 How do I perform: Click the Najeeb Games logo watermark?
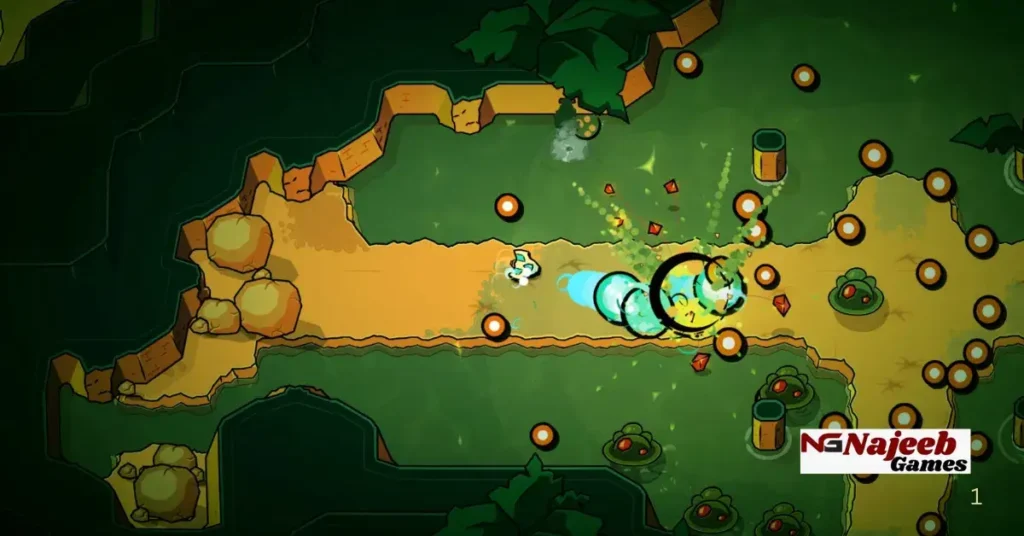(x=885, y=451)
